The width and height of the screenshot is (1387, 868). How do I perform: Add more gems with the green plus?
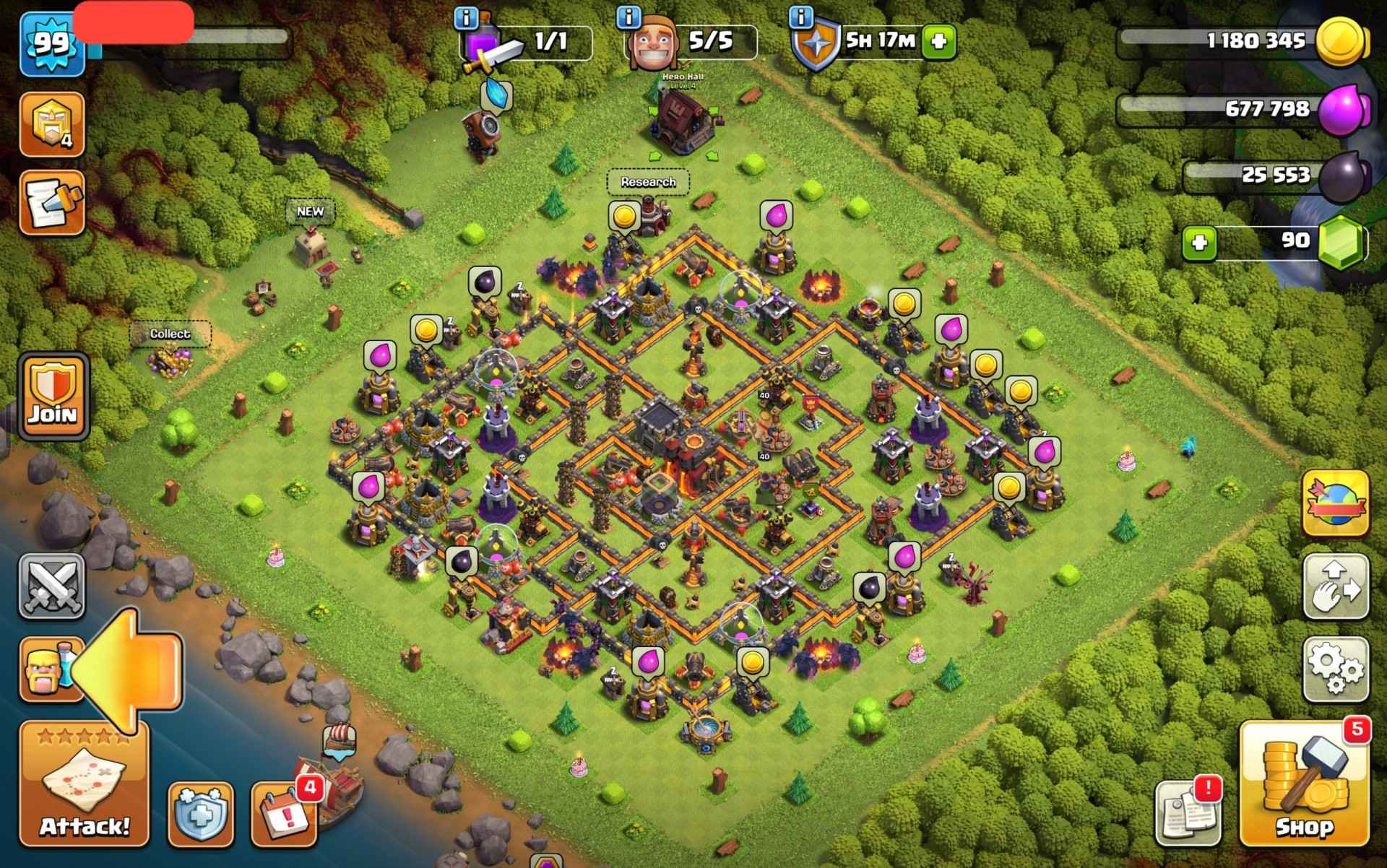pos(1199,243)
